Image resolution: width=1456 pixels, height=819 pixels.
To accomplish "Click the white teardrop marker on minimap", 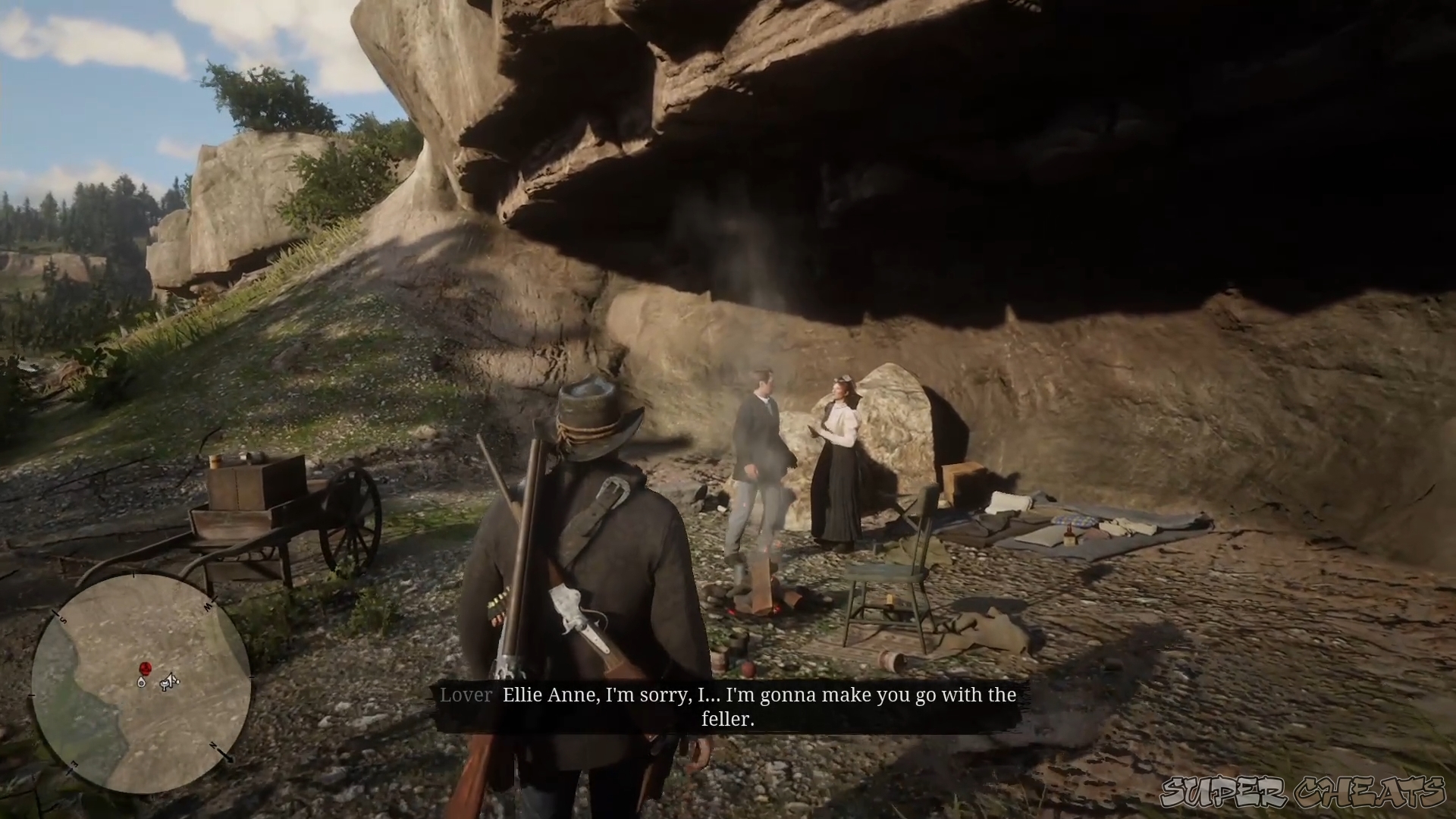I will 141,682.
